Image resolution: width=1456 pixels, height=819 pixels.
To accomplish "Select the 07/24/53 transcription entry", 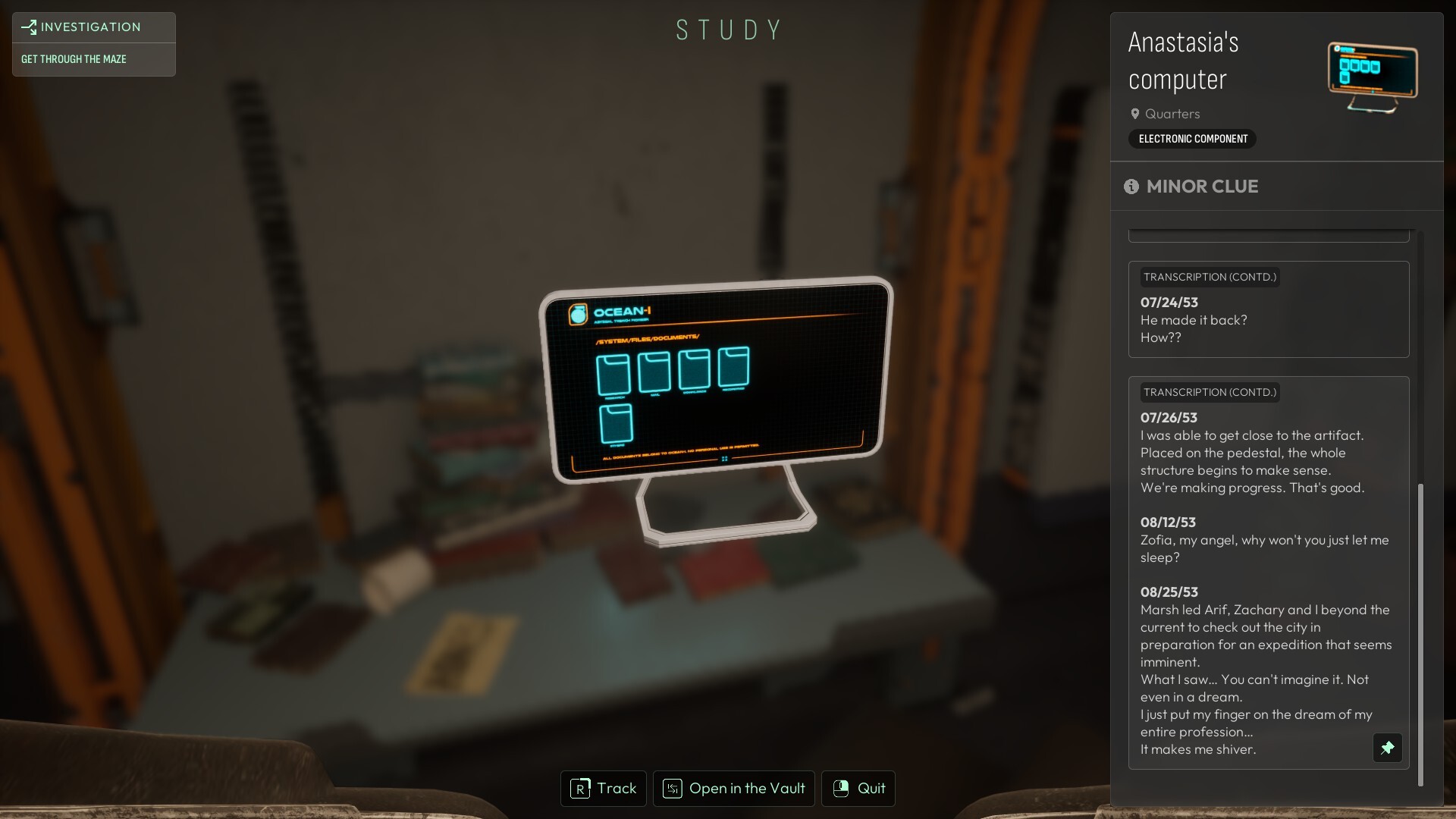I will coord(1268,309).
